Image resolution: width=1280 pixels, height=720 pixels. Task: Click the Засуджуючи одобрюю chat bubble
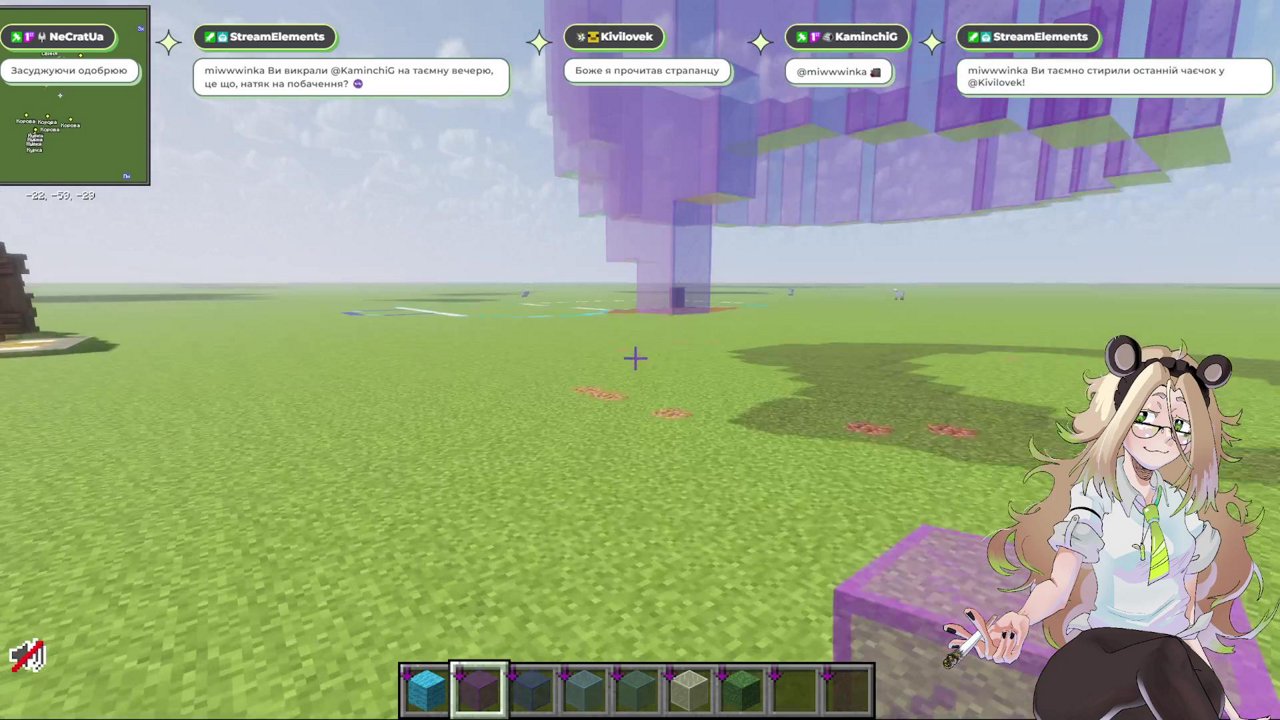pos(69,70)
